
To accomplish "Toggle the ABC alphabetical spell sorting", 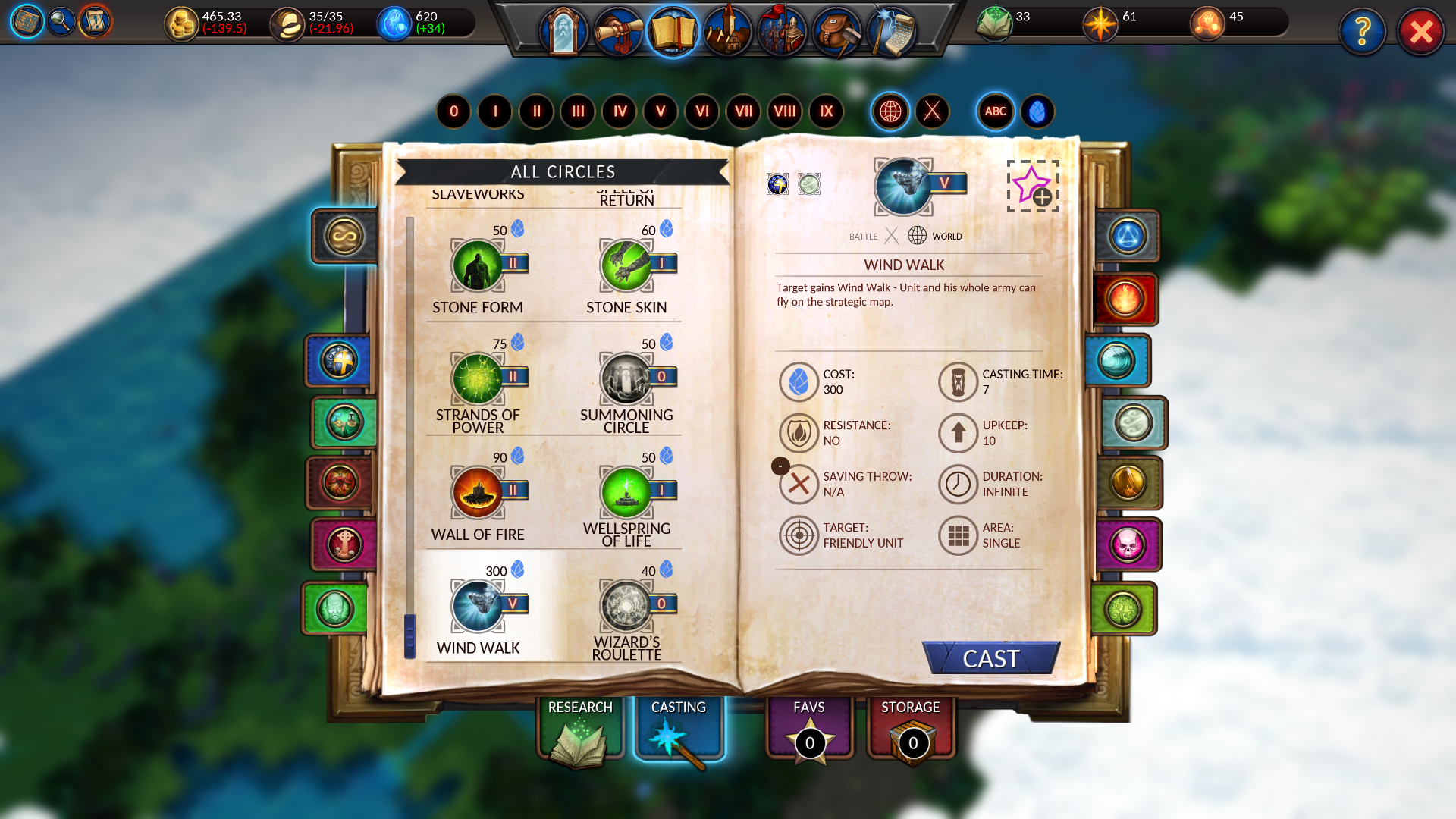I will pyautogui.click(x=994, y=111).
